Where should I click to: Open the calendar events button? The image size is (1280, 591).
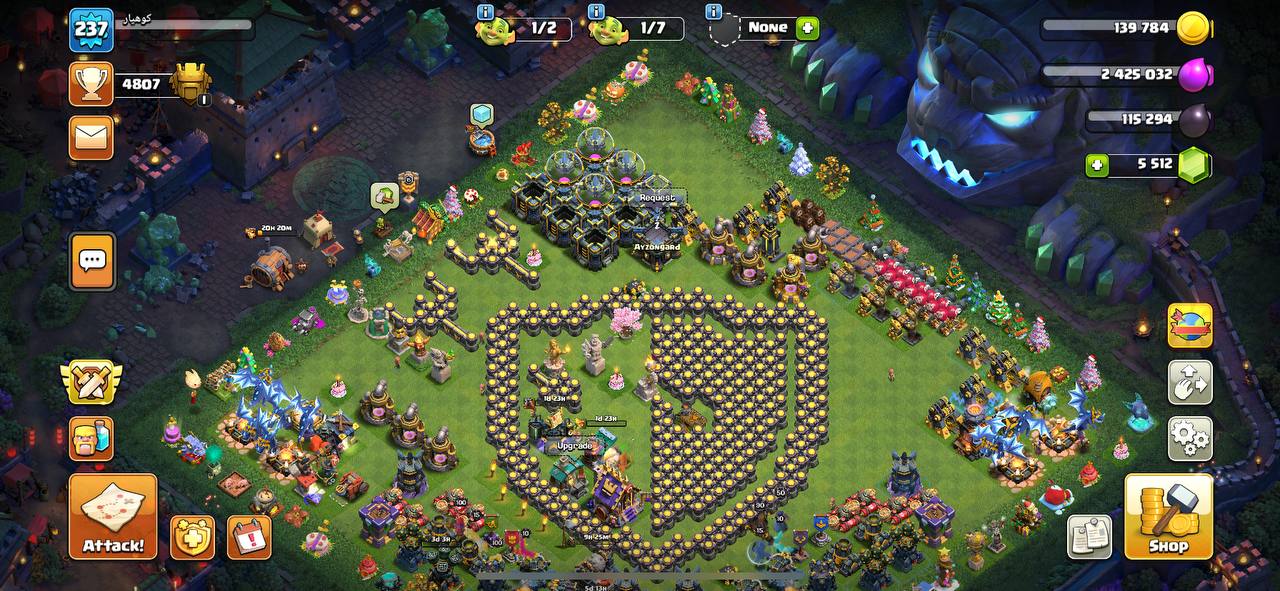tap(249, 537)
